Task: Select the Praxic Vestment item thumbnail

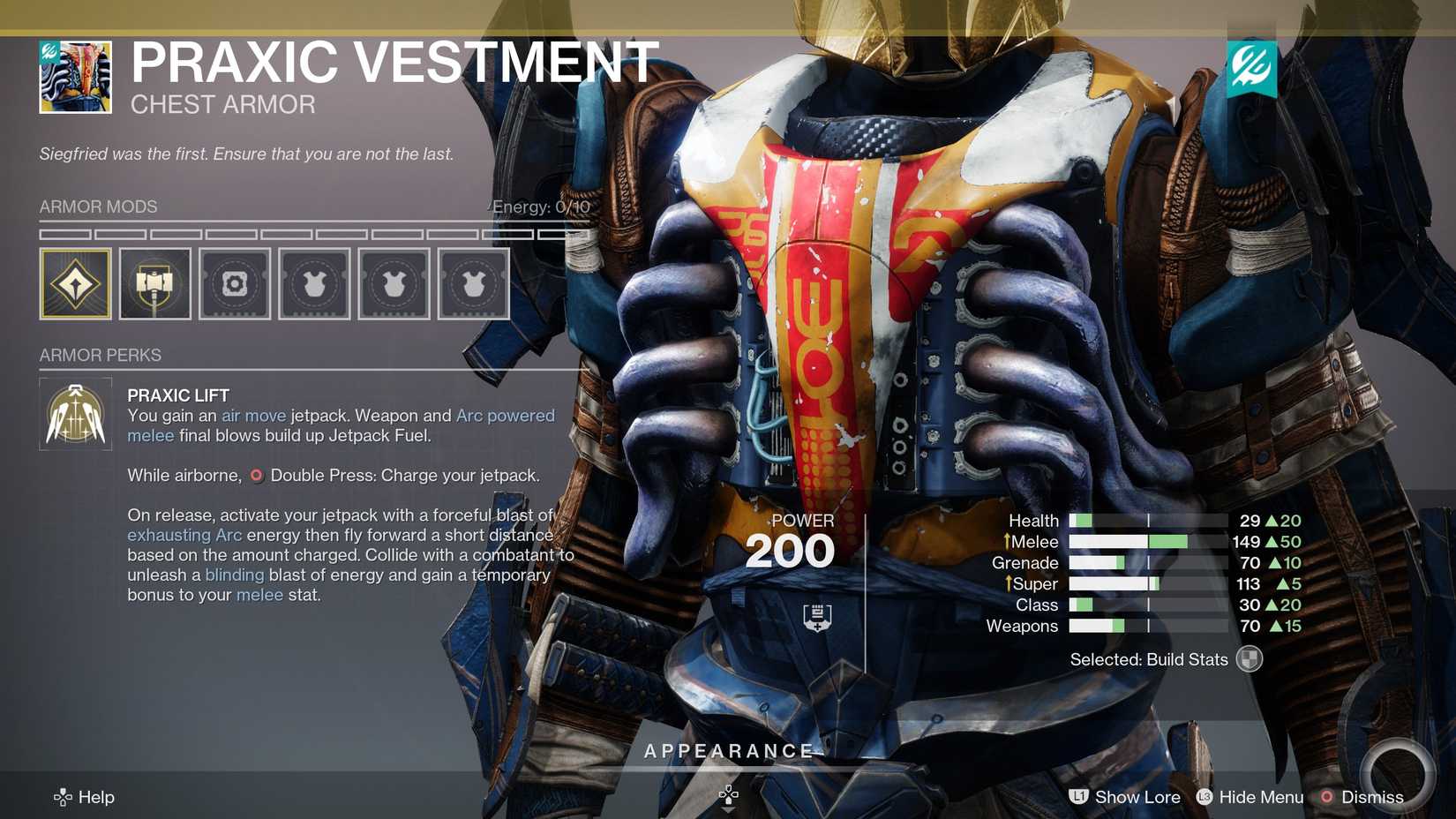Action: pyautogui.click(x=74, y=76)
